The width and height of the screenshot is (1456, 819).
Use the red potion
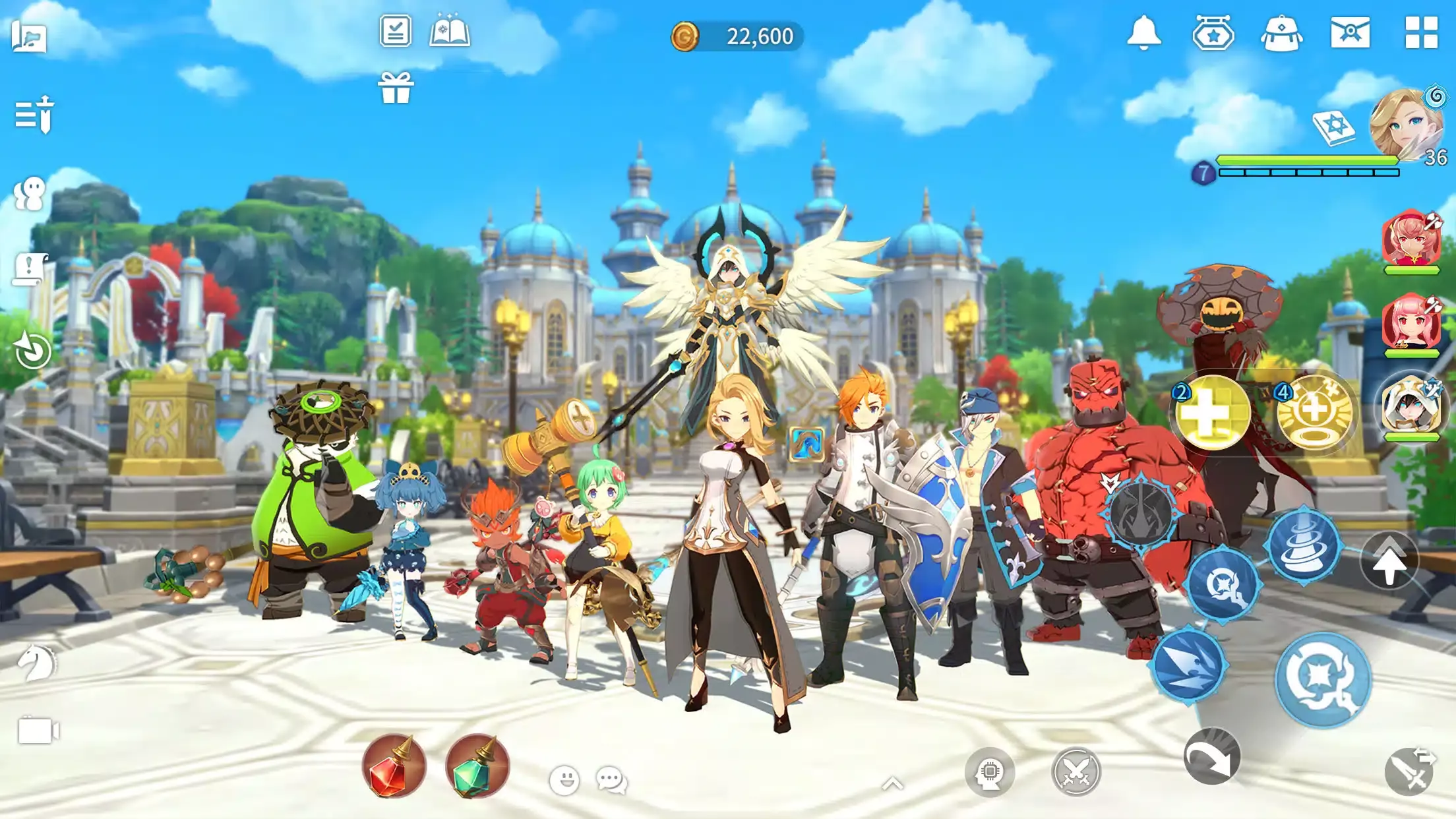pos(394,767)
